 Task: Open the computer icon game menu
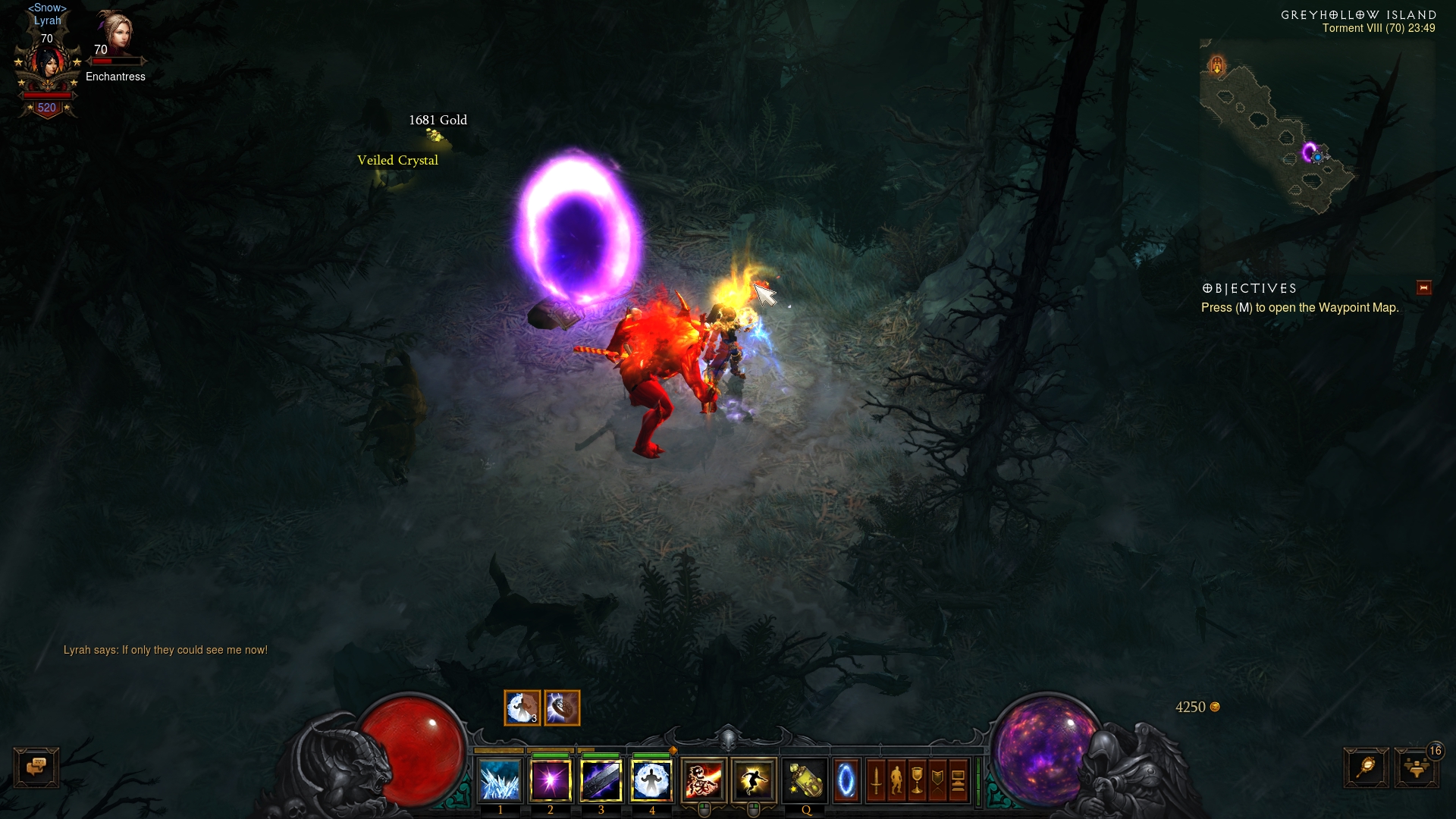pyautogui.click(x=958, y=780)
